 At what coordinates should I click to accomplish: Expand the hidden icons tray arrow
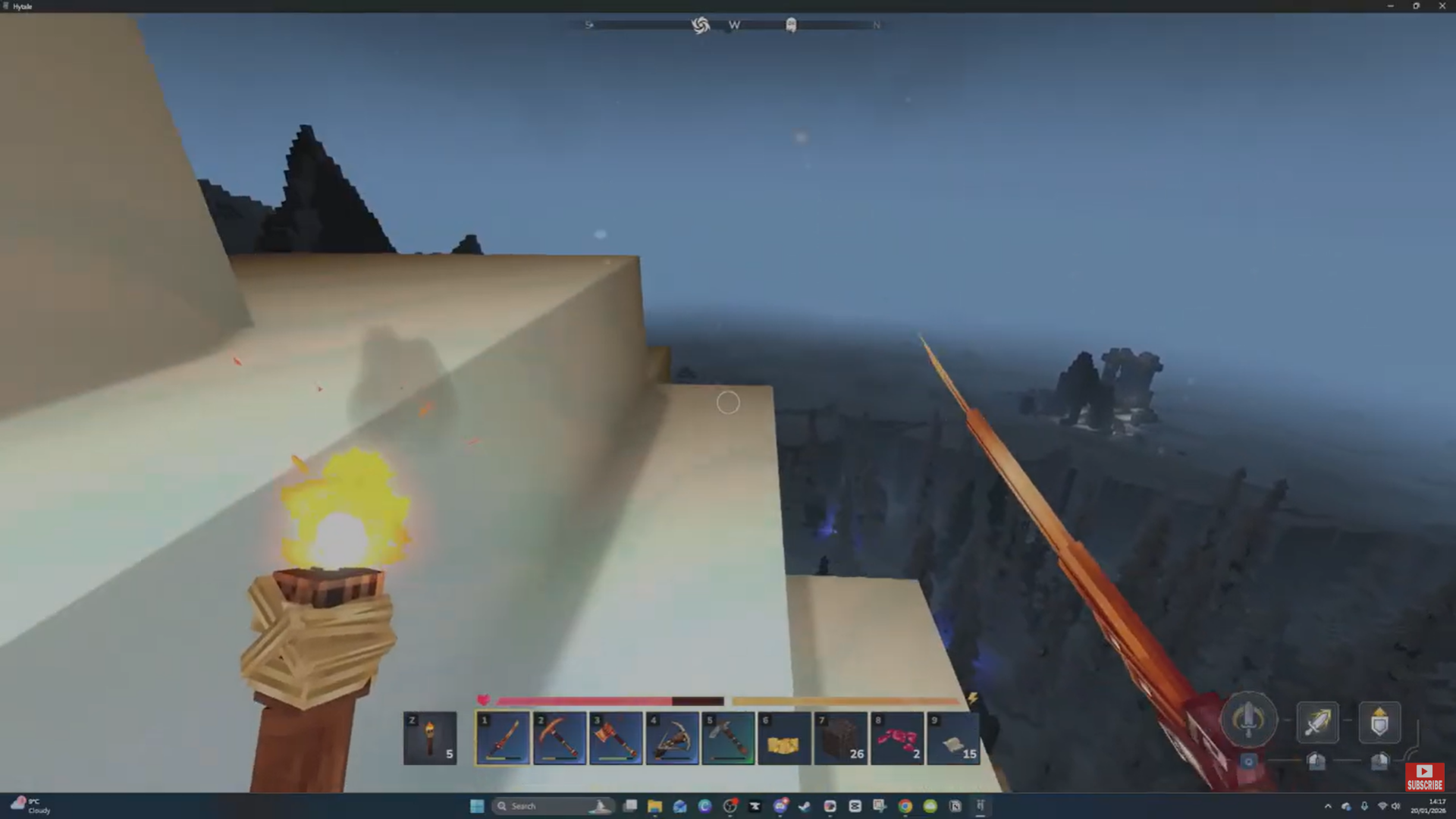[x=1328, y=806]
